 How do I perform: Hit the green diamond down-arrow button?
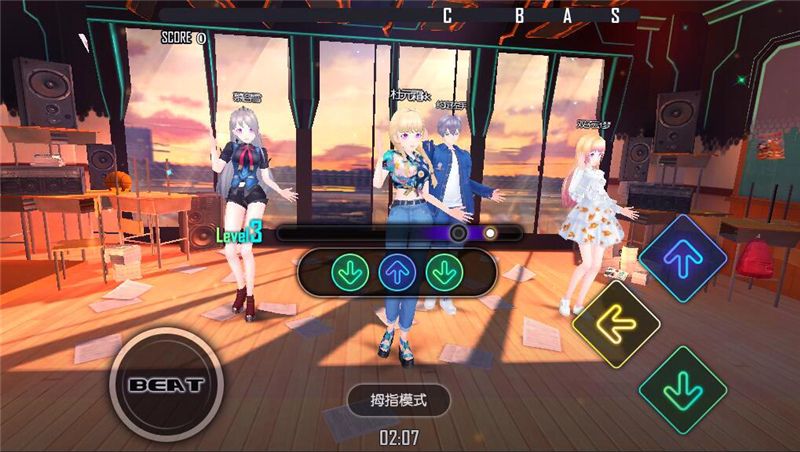click(x=683, y=389)
